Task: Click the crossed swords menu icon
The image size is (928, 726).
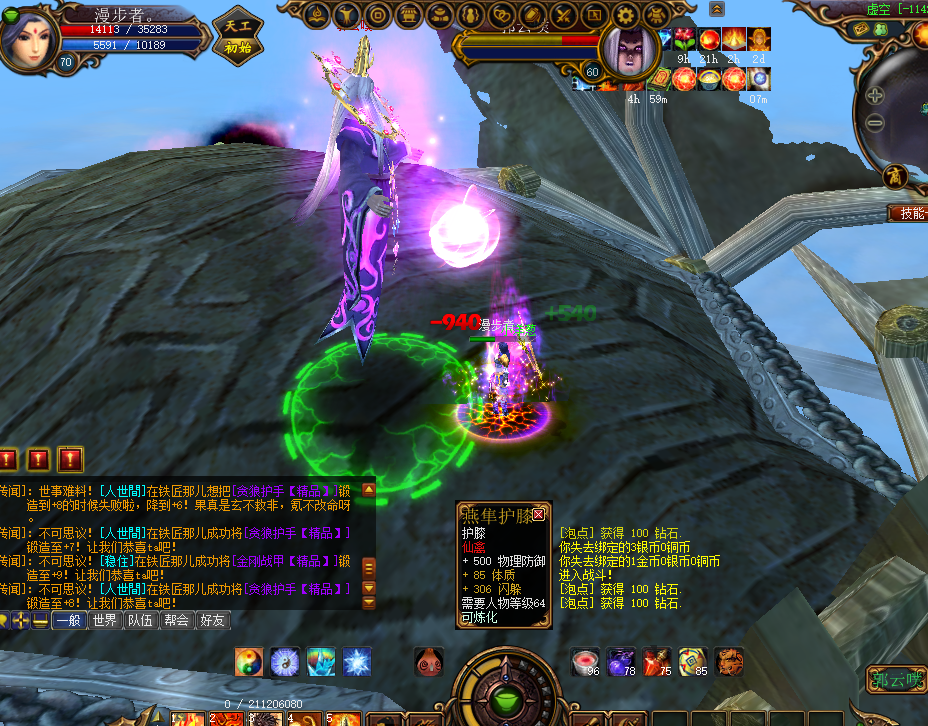Action: (563, 15)
